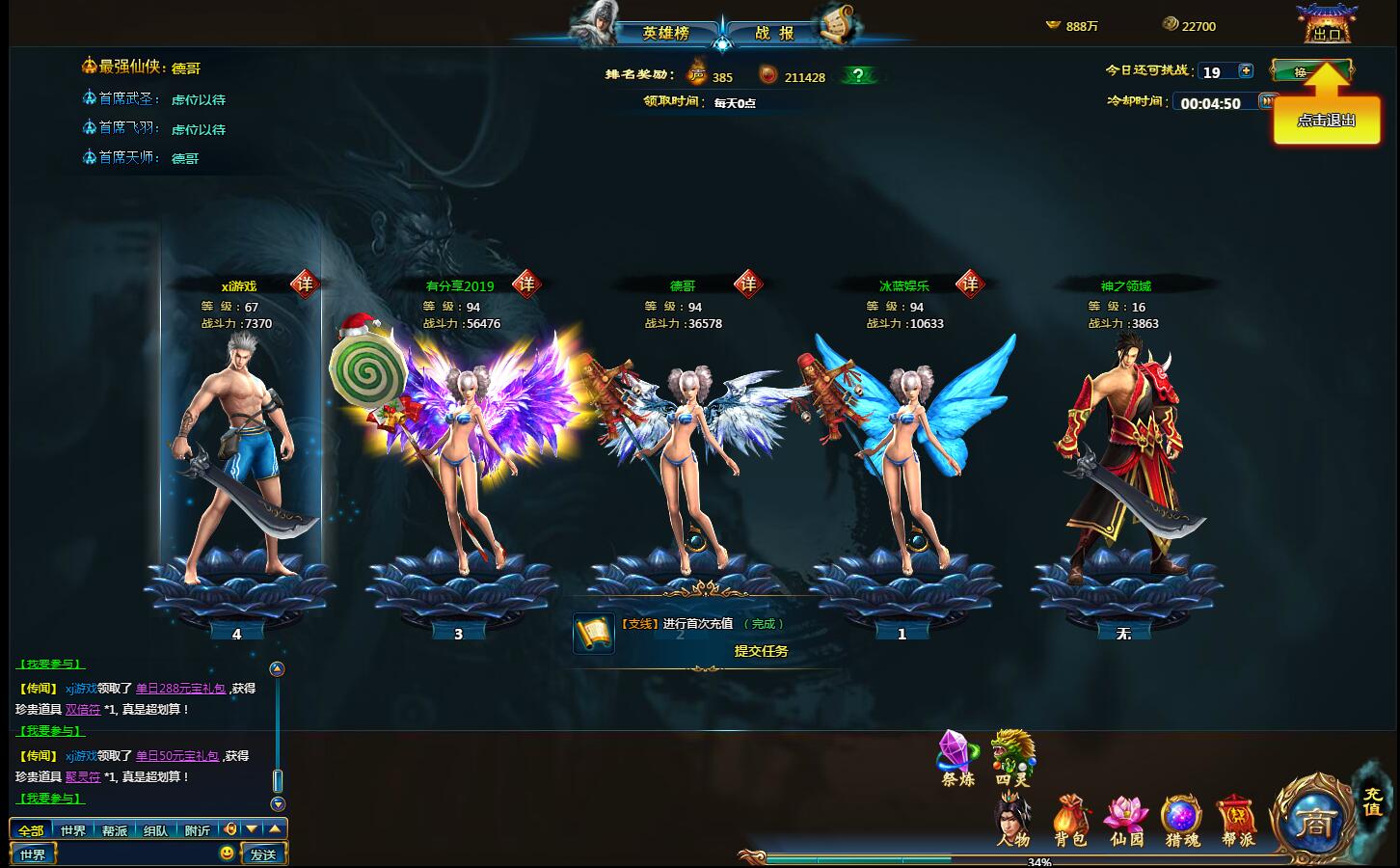Expand the chat panel with the up arrow
This screenshot has height=868, width=1400.
click(x=273, y=828)
